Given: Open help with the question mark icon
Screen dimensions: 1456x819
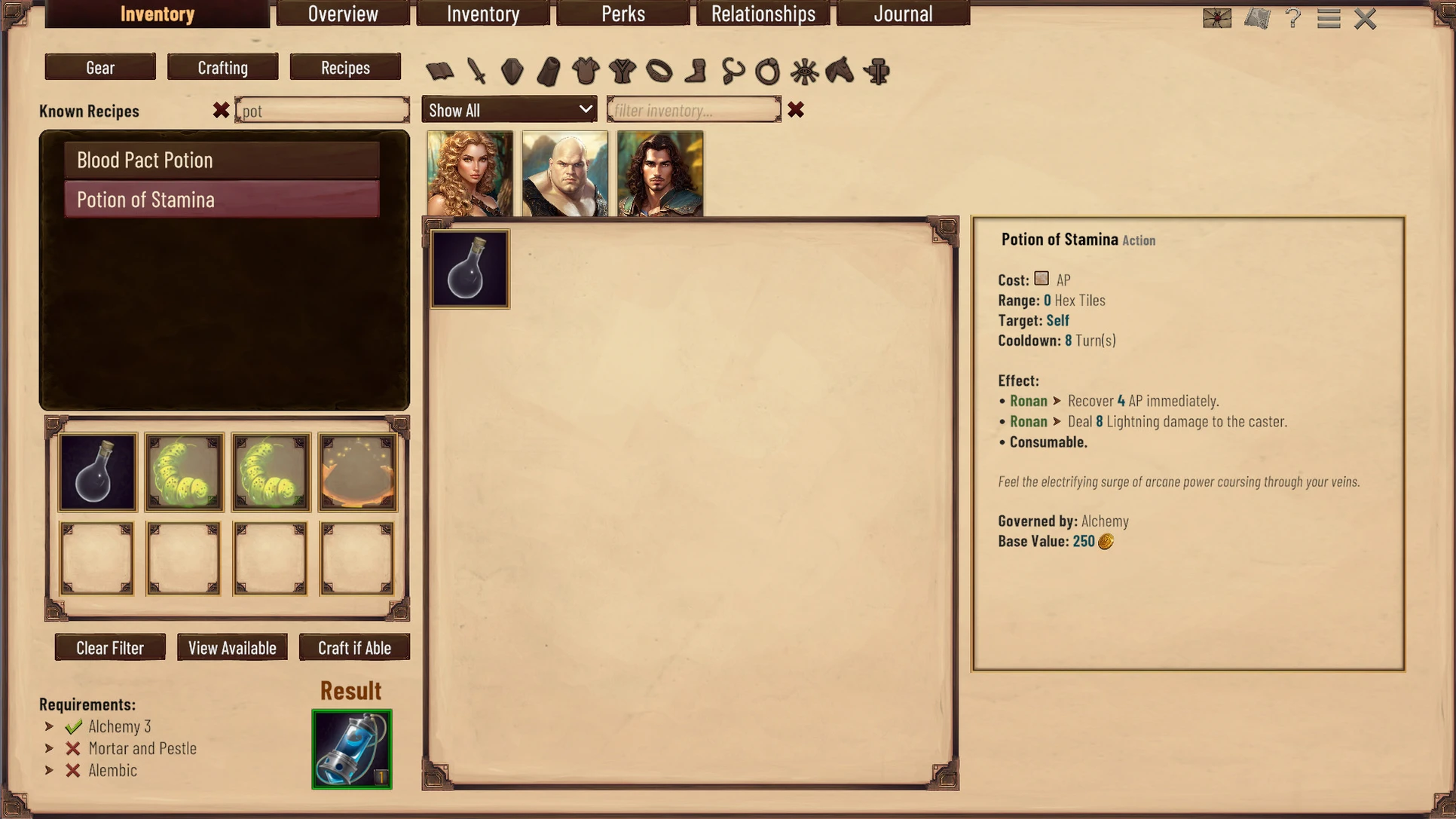Looking at the screenshot, I should coord(1293,18).
